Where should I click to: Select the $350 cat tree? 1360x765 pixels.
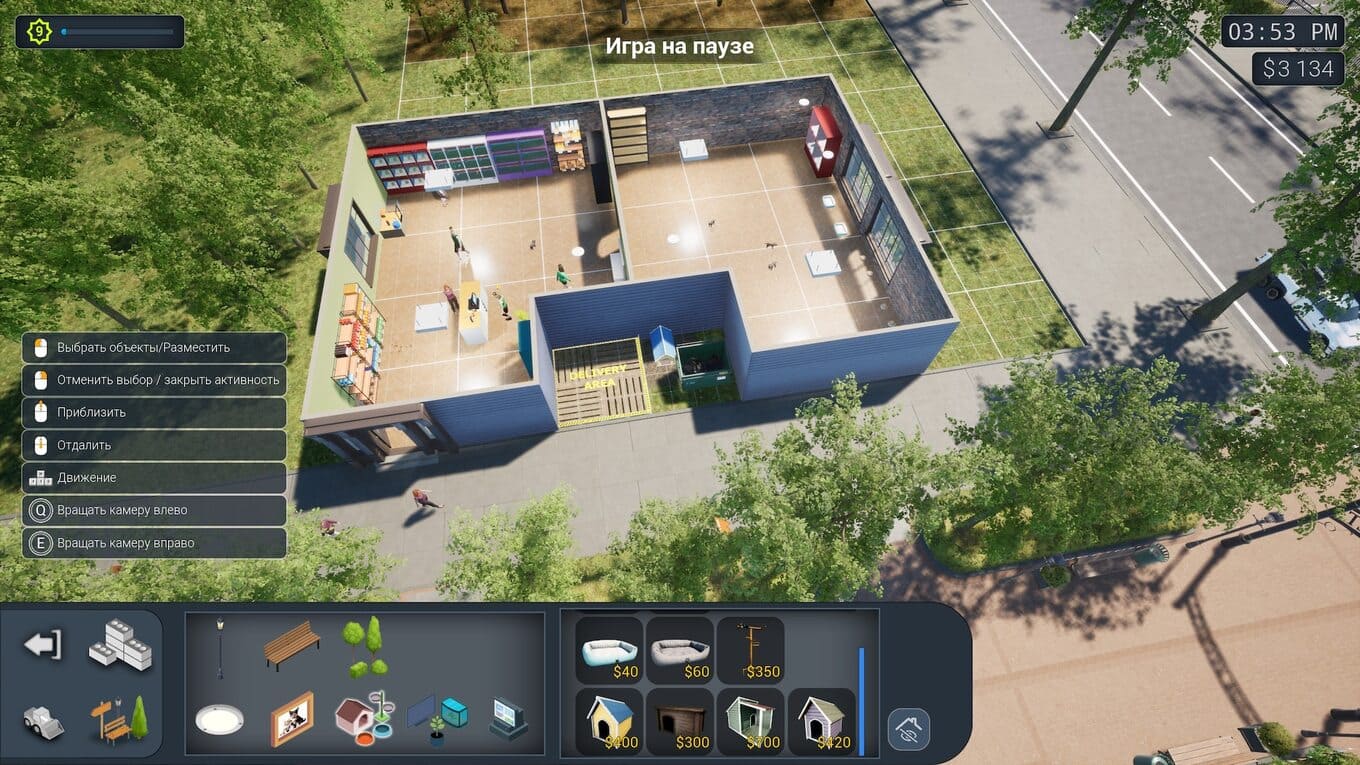coord(750,650)
